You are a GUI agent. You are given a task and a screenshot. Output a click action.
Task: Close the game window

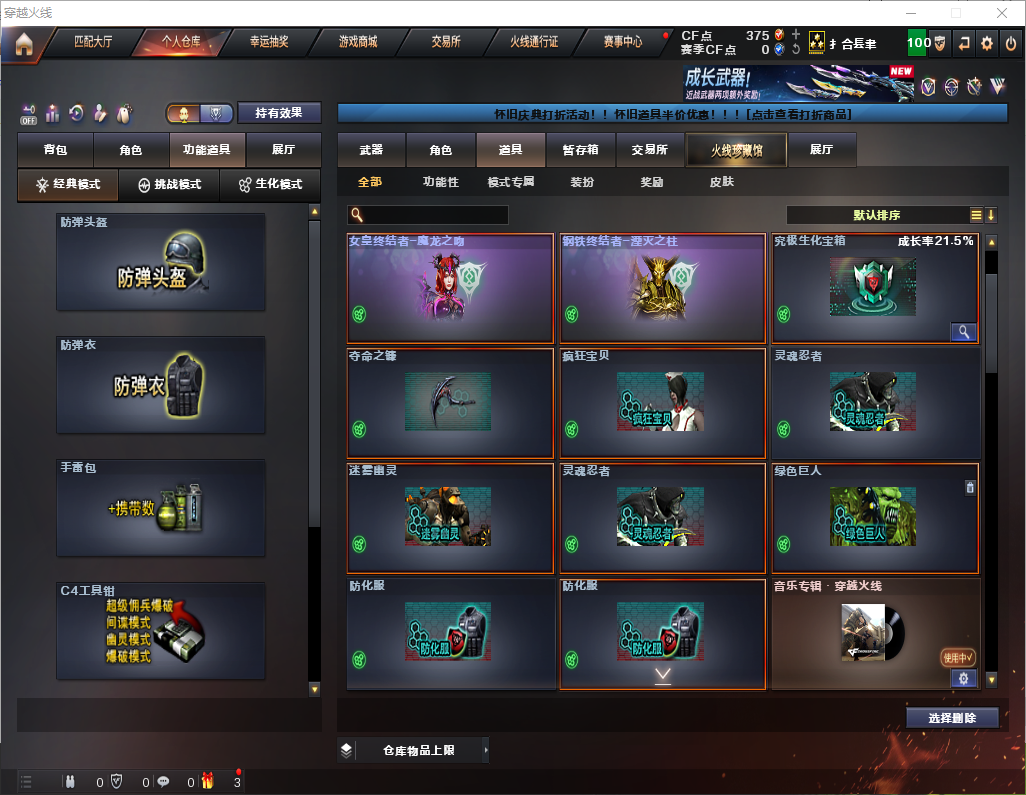click(1002, 13)
